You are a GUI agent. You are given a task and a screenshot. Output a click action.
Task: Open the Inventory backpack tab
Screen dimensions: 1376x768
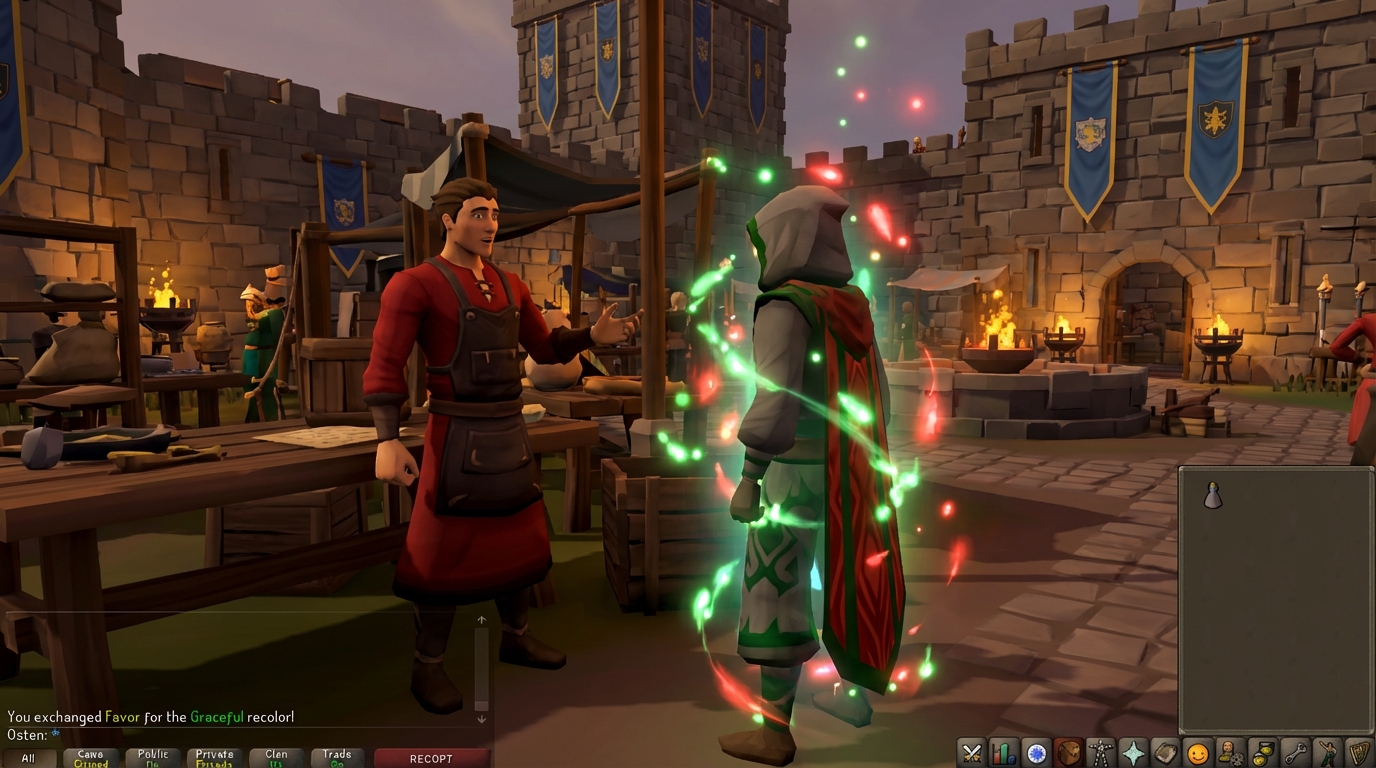pyautogui.click(x=1068, y=755)
